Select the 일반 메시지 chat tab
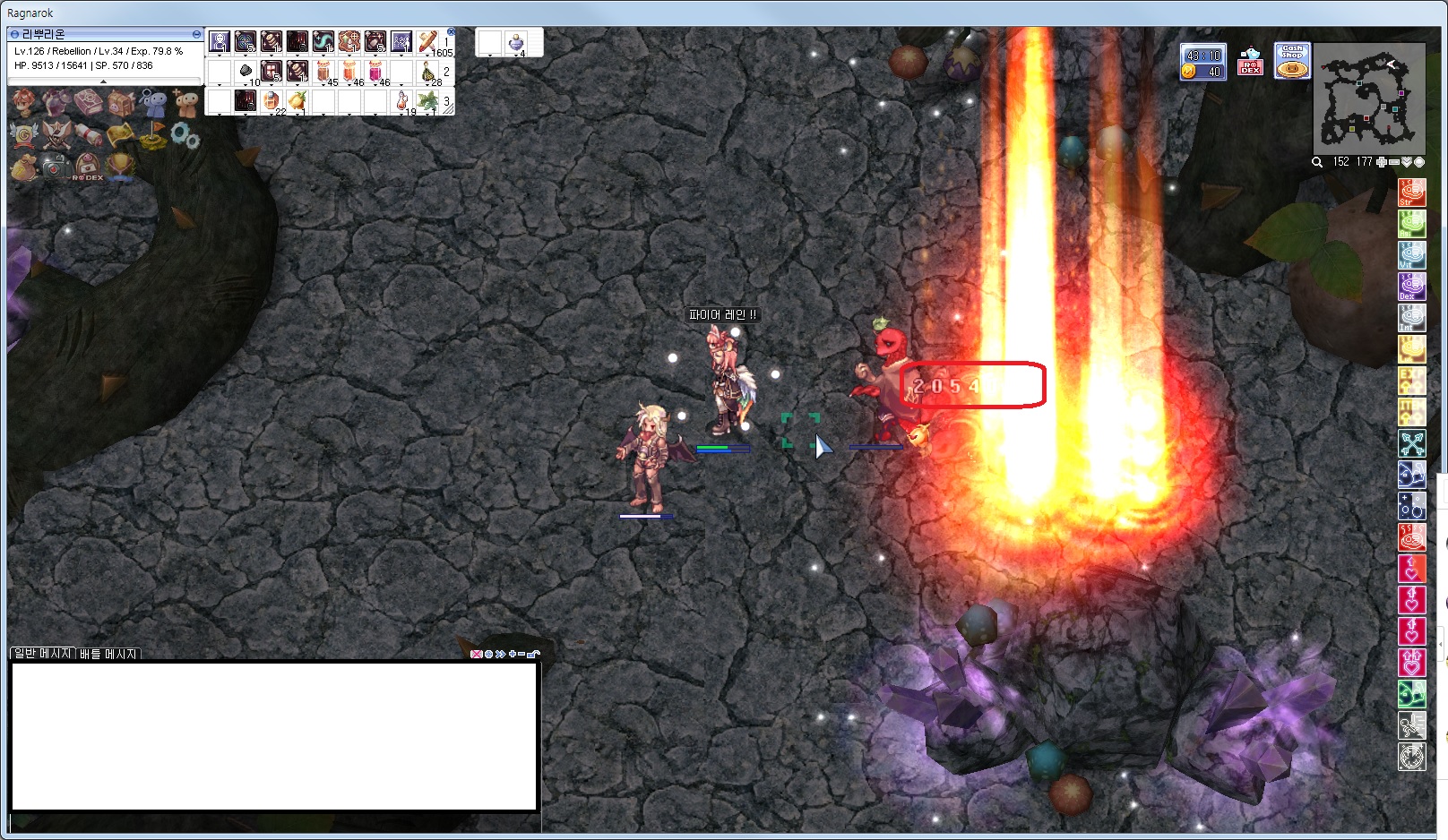 point(42,654)
